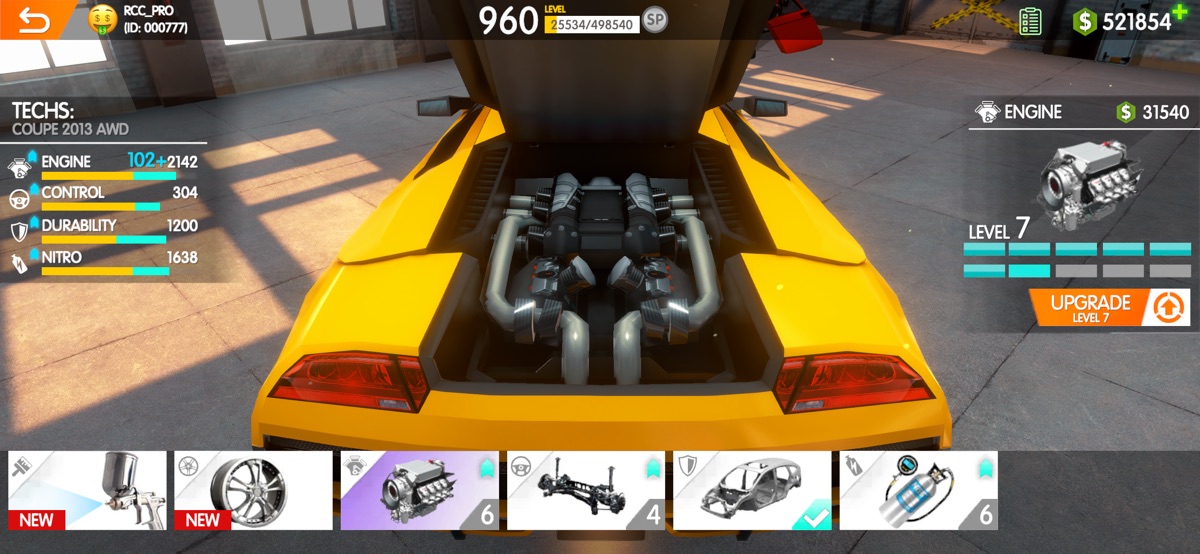This screenshot has width=1200, height=554.
Task: Choose the engine upgrade tile
Action: 419,490
